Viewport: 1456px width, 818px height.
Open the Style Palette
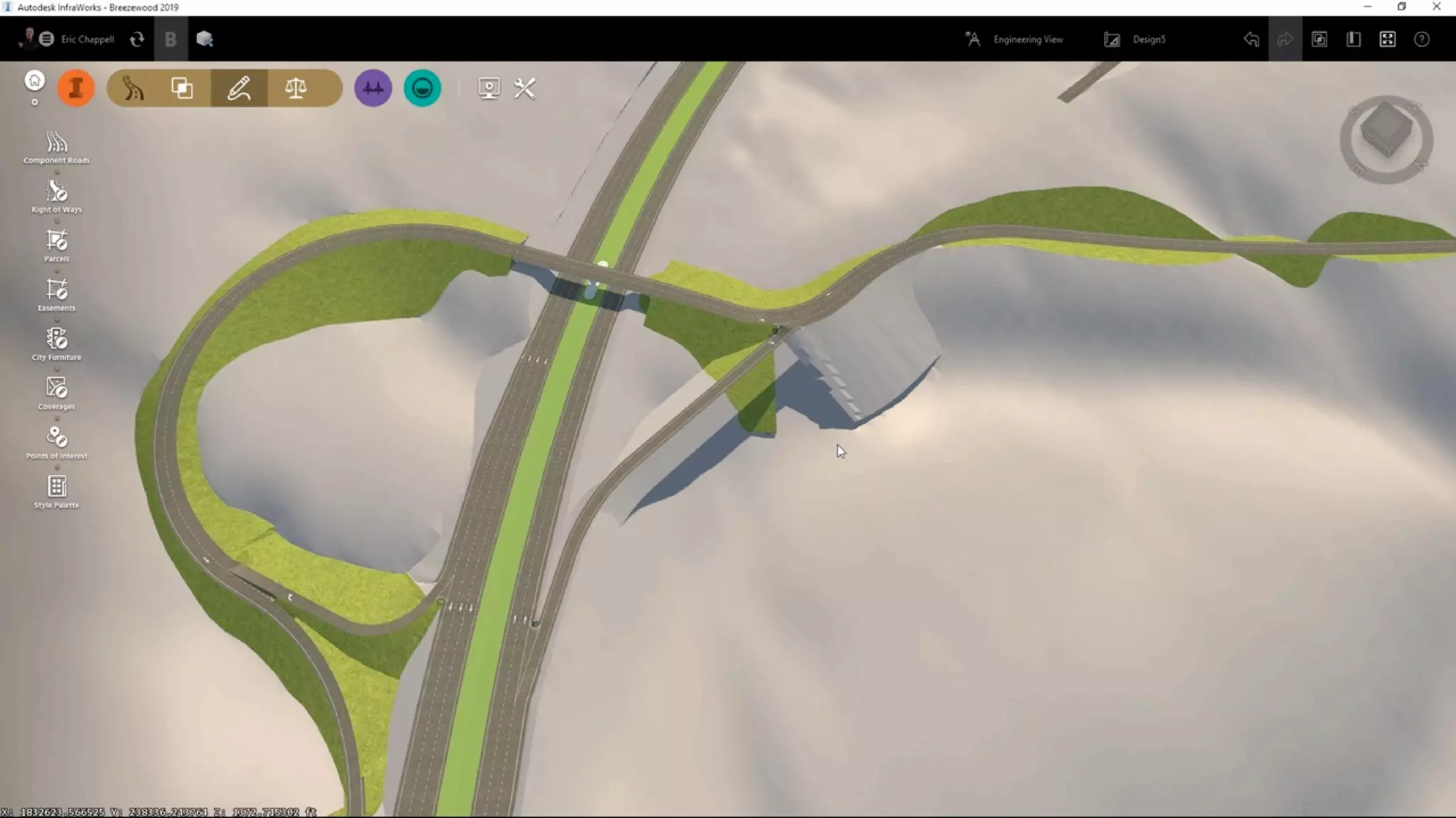point(56,492)
